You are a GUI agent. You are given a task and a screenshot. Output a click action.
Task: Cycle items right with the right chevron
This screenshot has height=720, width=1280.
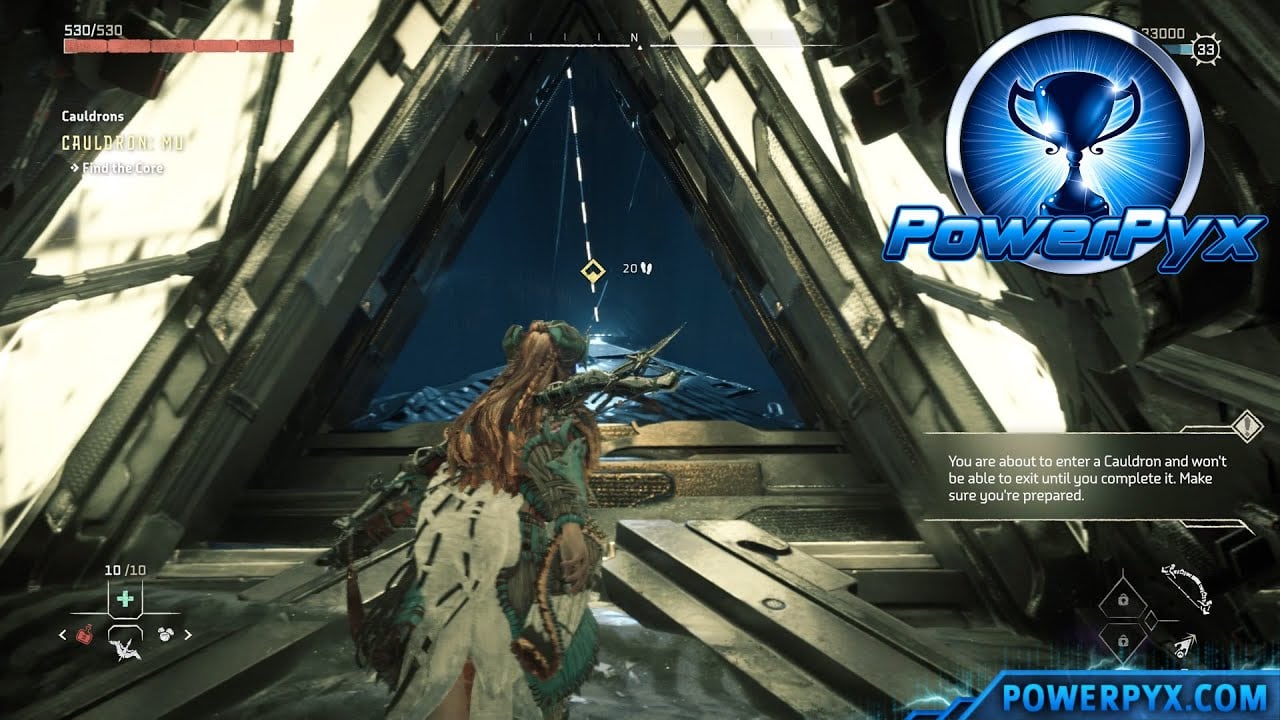(188, 633)
